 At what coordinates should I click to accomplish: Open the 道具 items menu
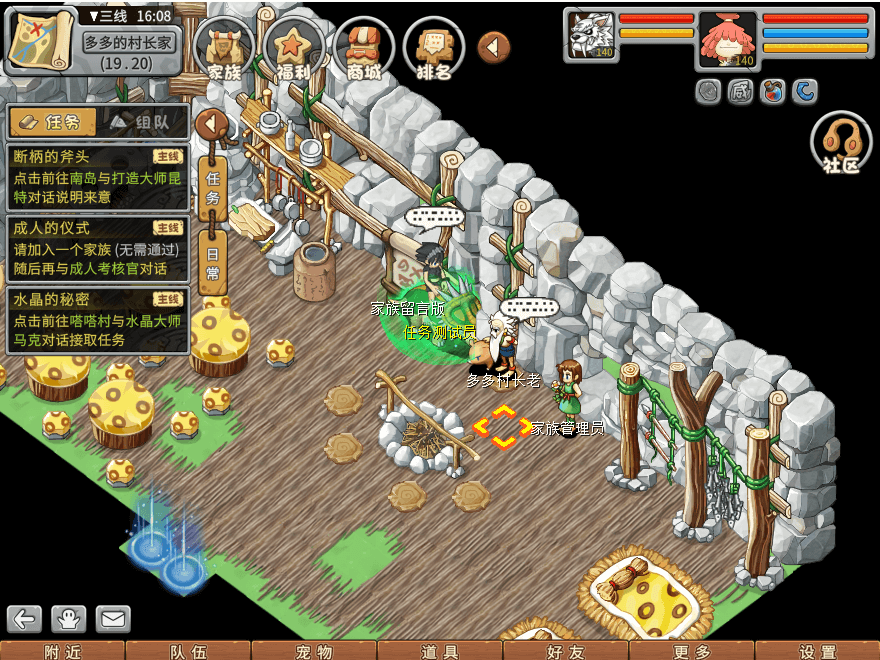[x=440, y=651]
